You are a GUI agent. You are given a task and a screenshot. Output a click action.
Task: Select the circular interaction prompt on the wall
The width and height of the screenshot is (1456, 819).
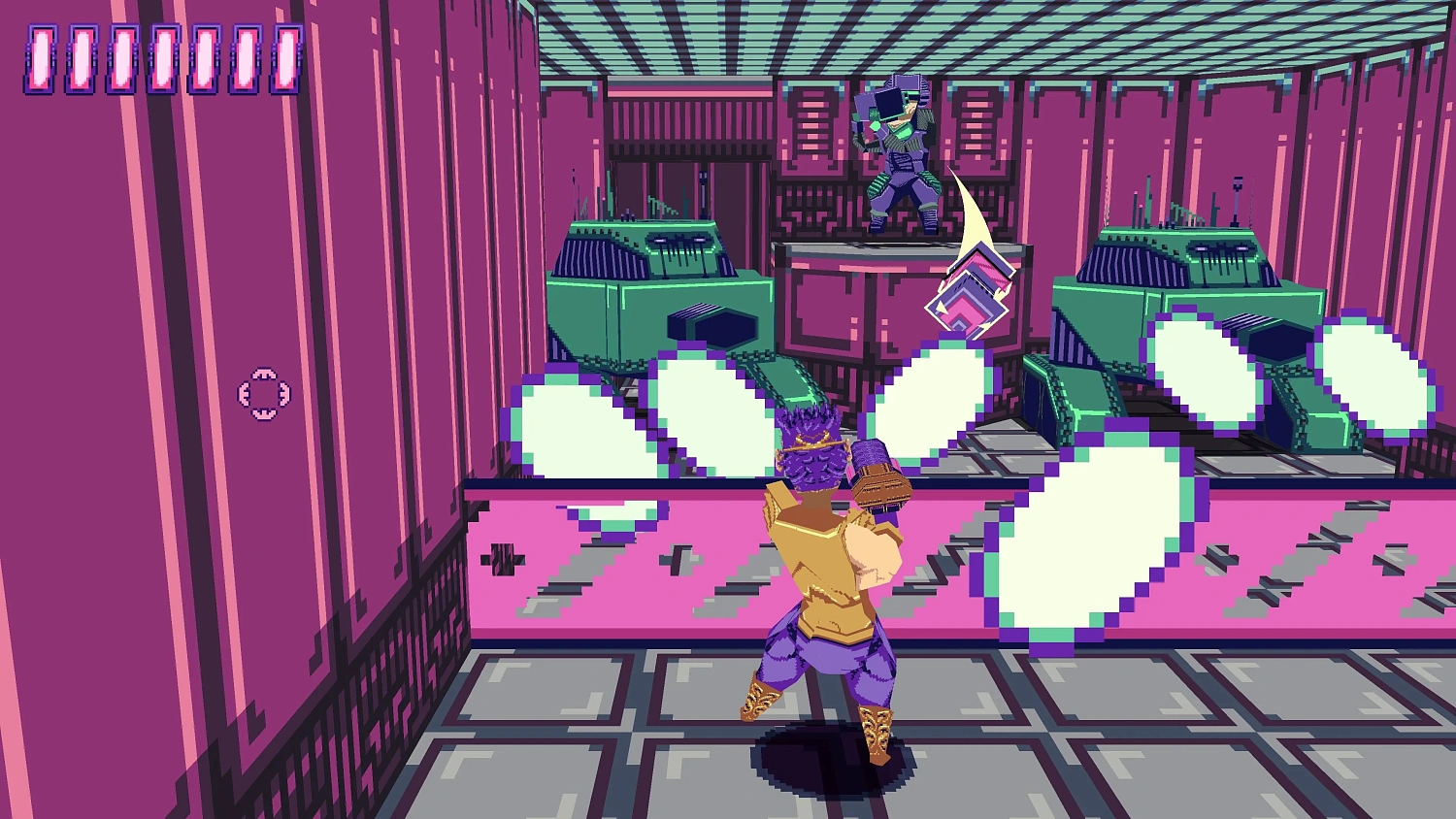pyautogui.click(x=262, y=393)
